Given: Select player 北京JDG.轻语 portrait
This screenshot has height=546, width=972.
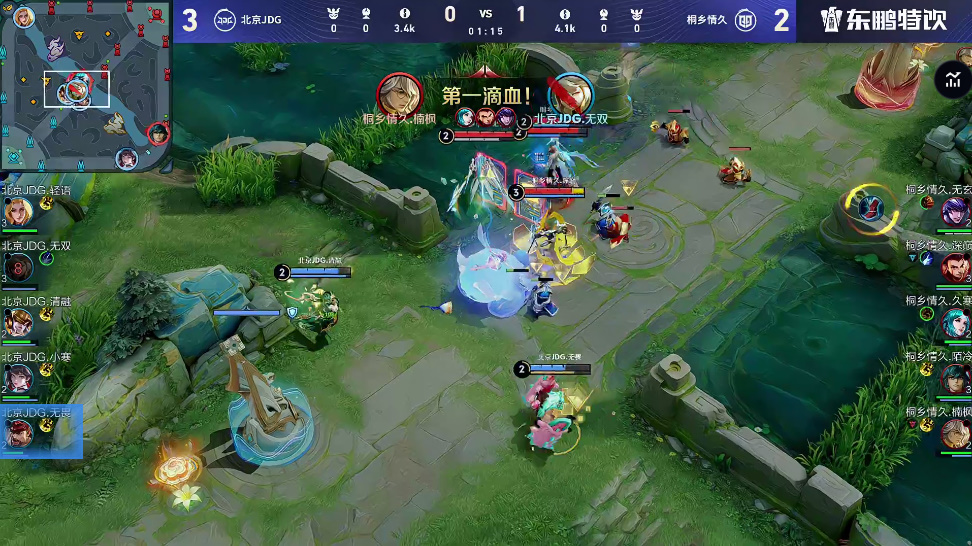Looking at the screenshot, I should [17, 212].
